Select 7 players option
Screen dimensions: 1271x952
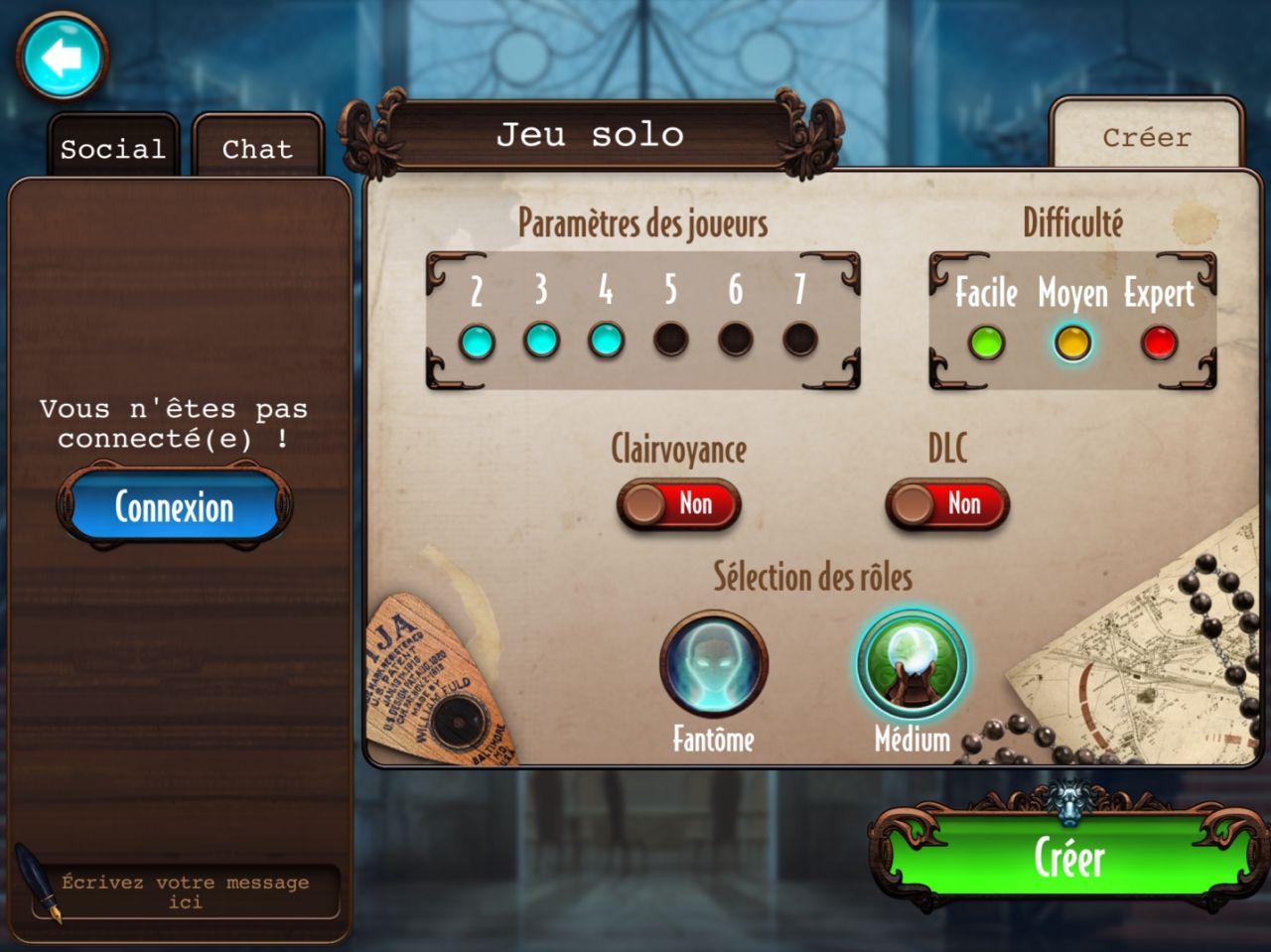coord(800,340)
